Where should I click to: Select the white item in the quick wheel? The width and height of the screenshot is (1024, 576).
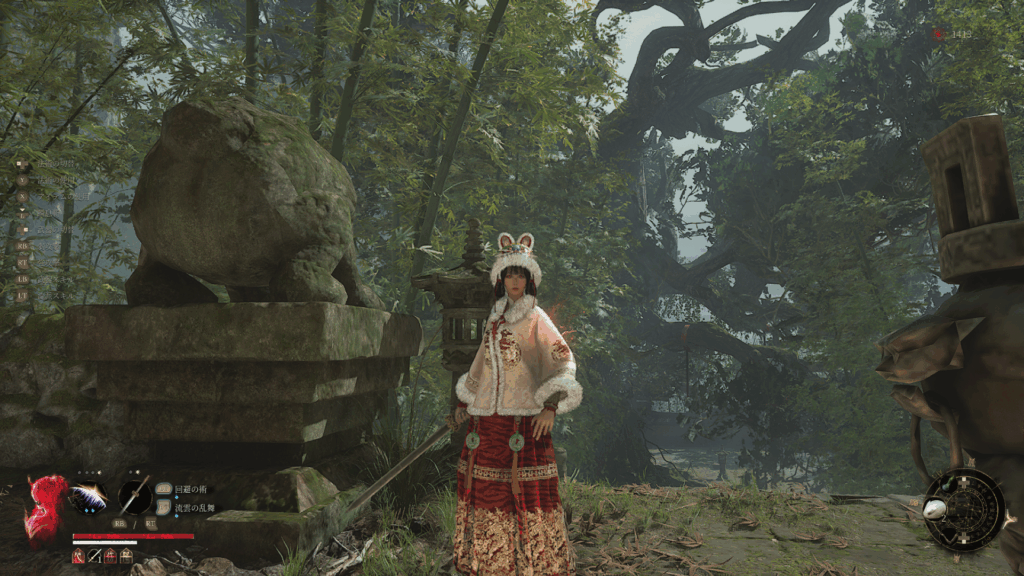tap(936, 508)
